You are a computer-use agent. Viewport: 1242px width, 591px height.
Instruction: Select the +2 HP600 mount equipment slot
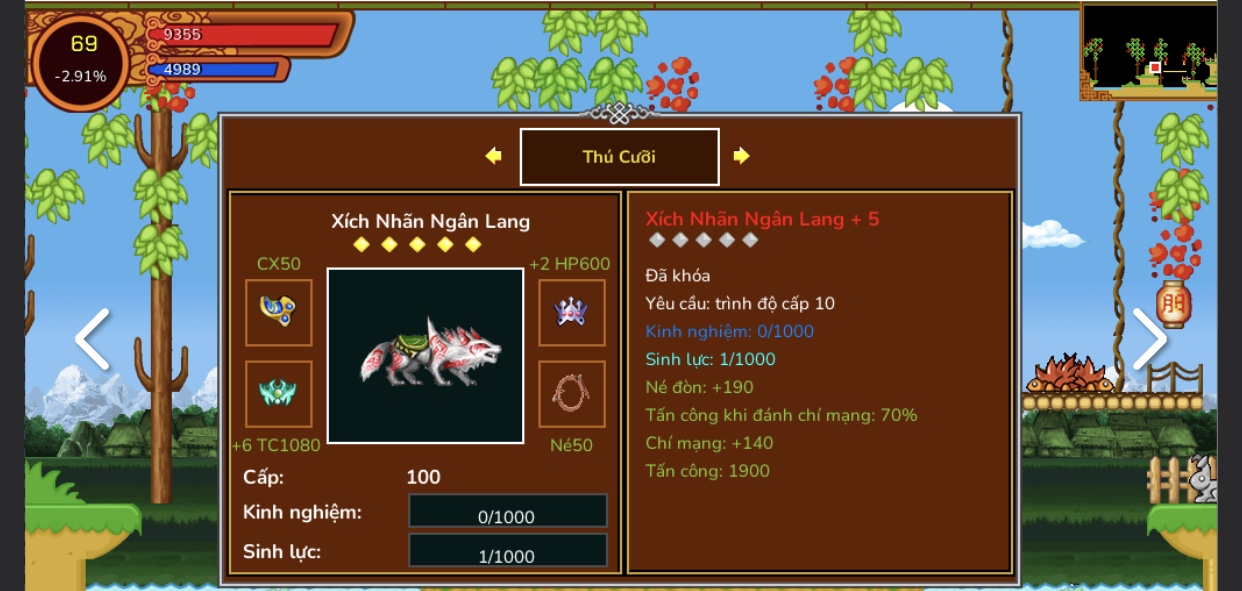(x=572, y=313)
